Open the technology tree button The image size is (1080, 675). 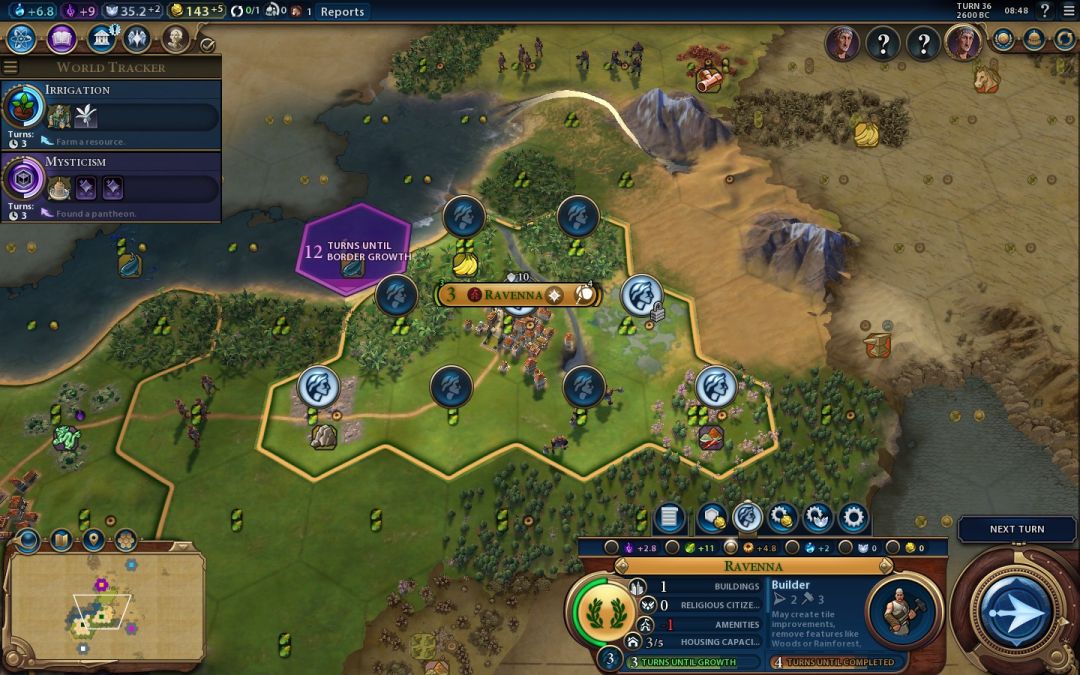pos(22,39)
